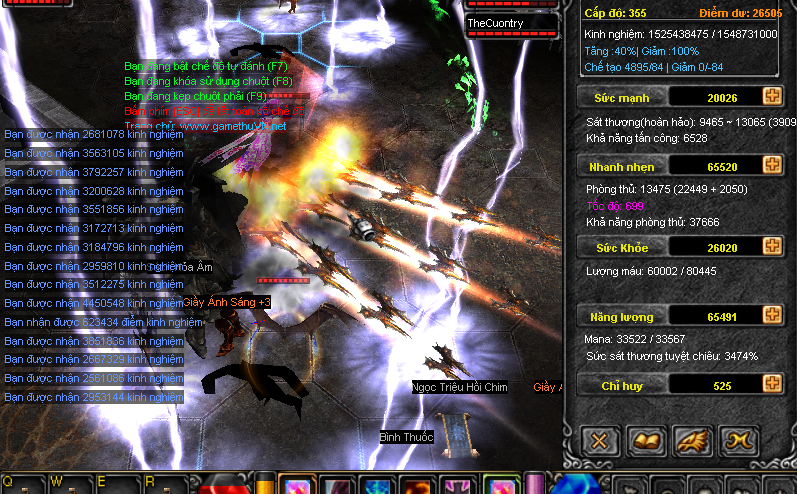
Task: Close the character stats panel
Action: point(600,440)
